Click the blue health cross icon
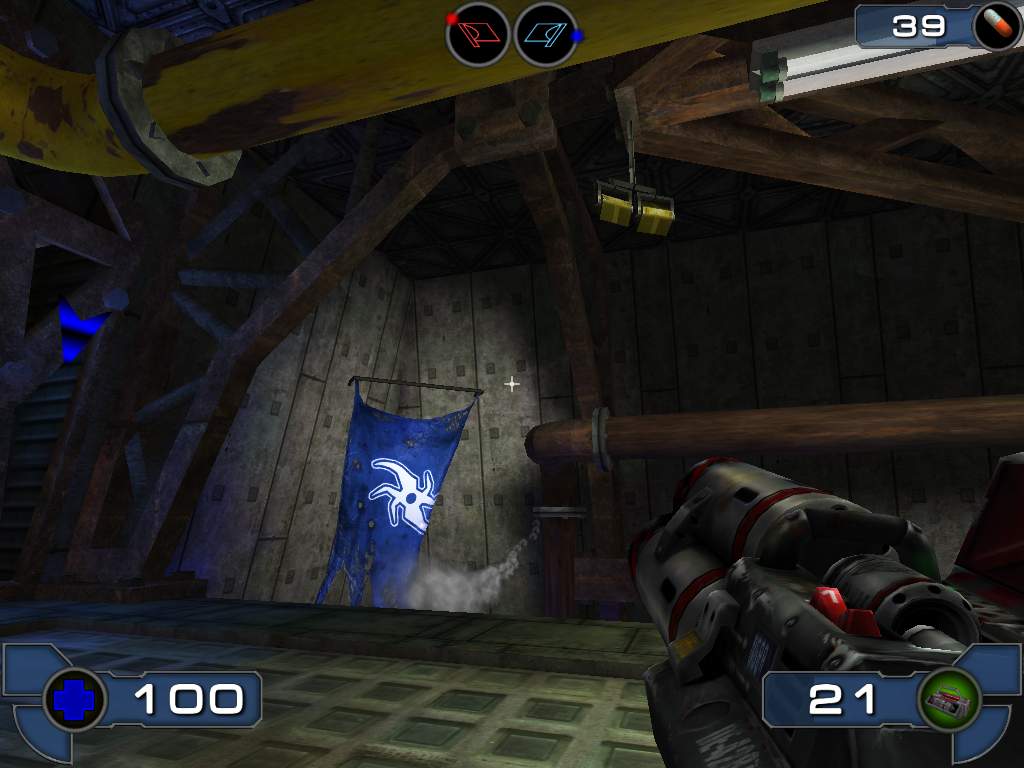Image resolution: width=1024 pixels, height=768 pixels. point(75,700)
